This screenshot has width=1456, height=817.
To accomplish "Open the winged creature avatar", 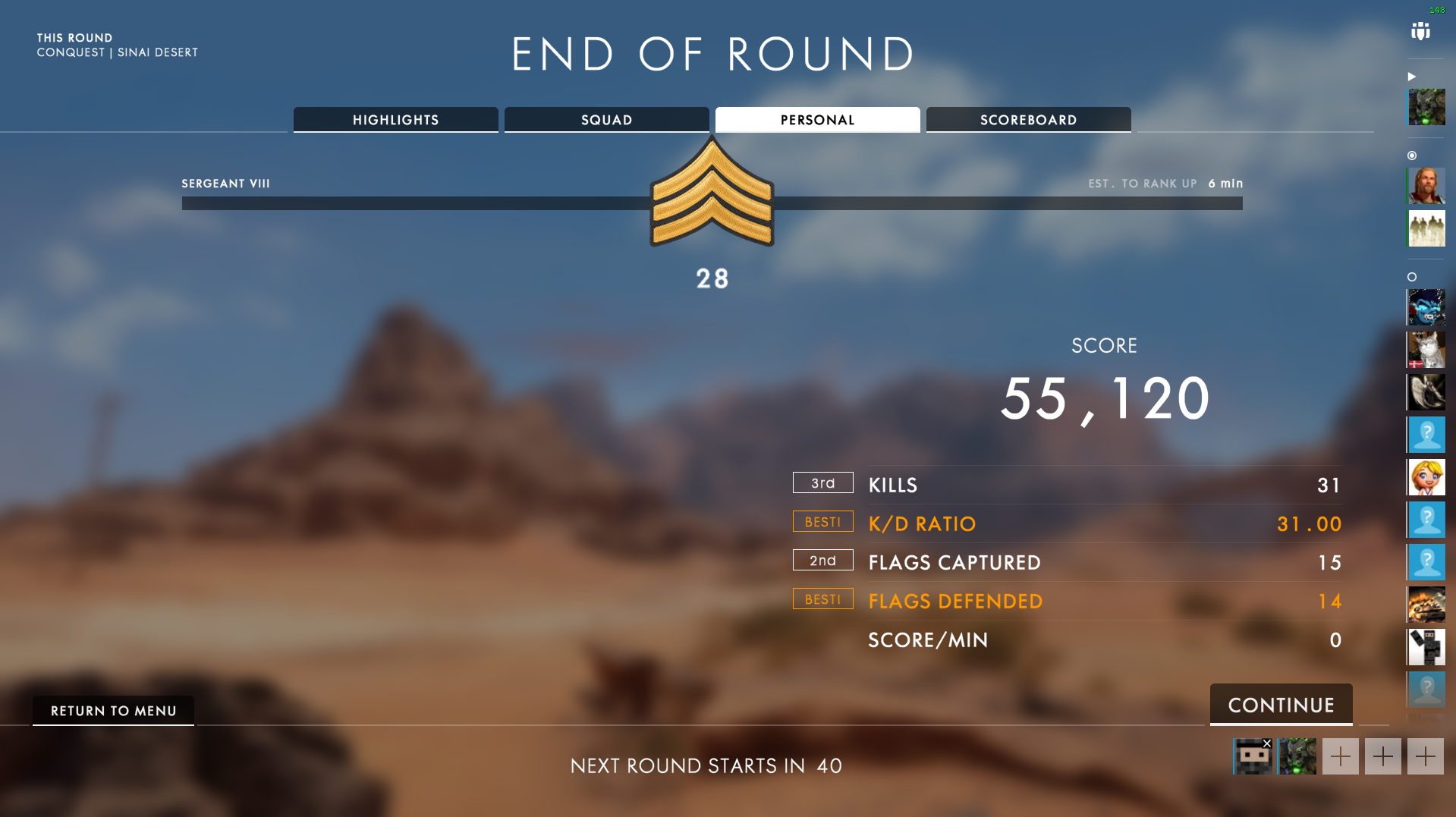I will click(1426, 392).
